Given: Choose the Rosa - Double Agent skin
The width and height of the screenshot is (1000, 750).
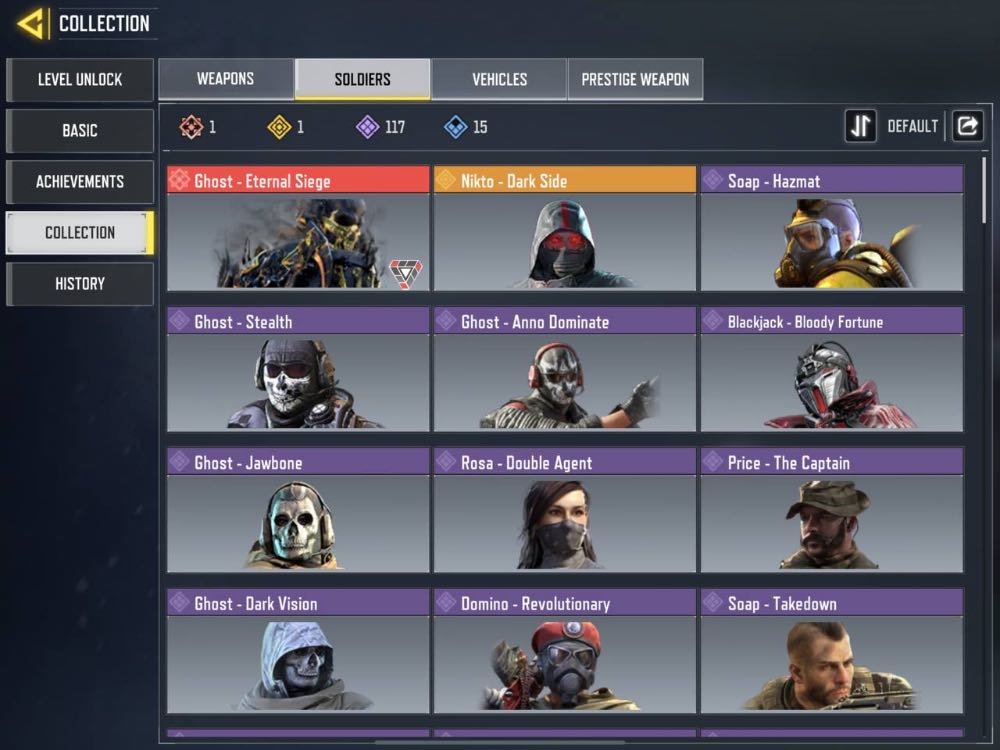Looking at the screenshot, I should pos(565,510).
